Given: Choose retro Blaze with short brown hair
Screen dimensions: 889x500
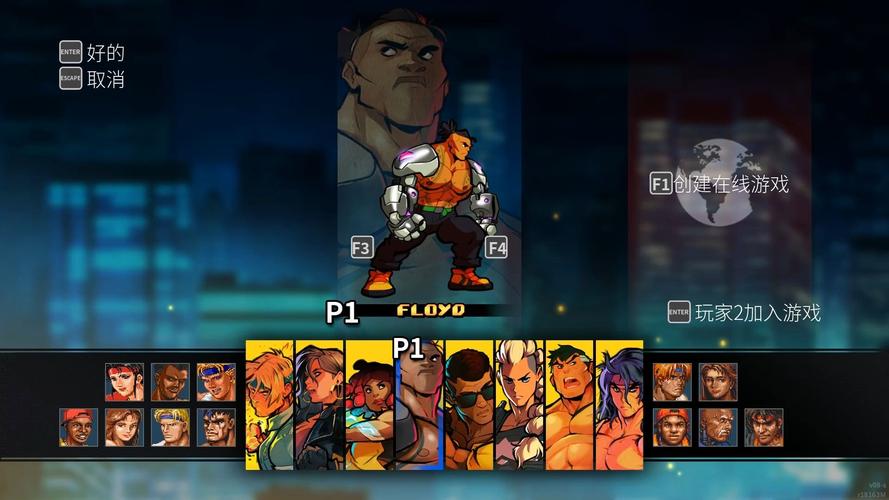Looking at the screenshot, I should [718, 382].
